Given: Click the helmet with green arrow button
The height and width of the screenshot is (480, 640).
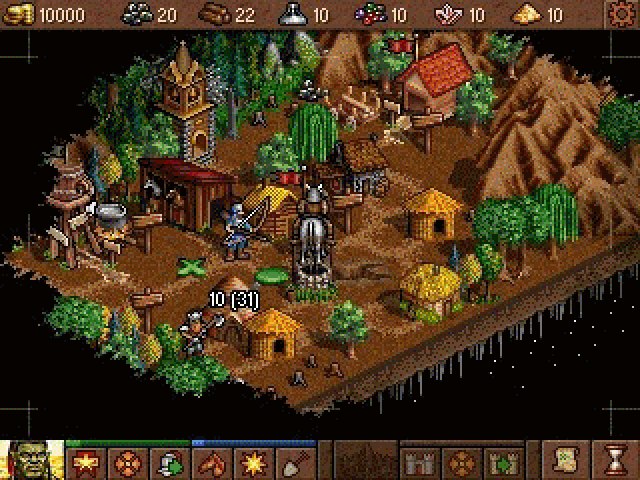Looking at the screenshot, I should click(x=169, y=464).
